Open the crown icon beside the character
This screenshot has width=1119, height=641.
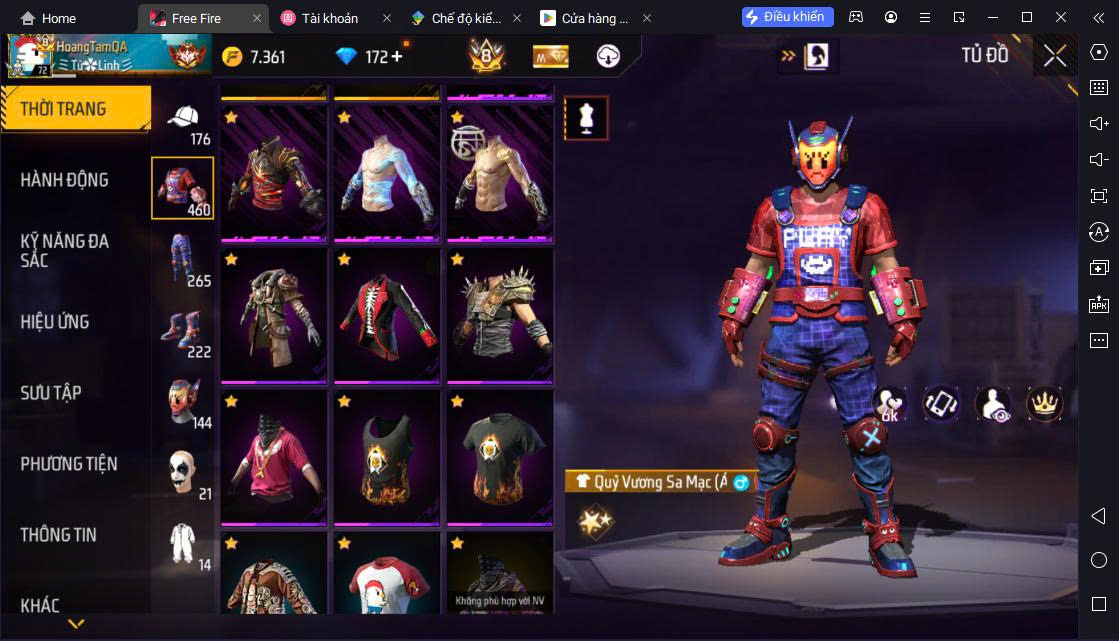[x=1044, y=403]
